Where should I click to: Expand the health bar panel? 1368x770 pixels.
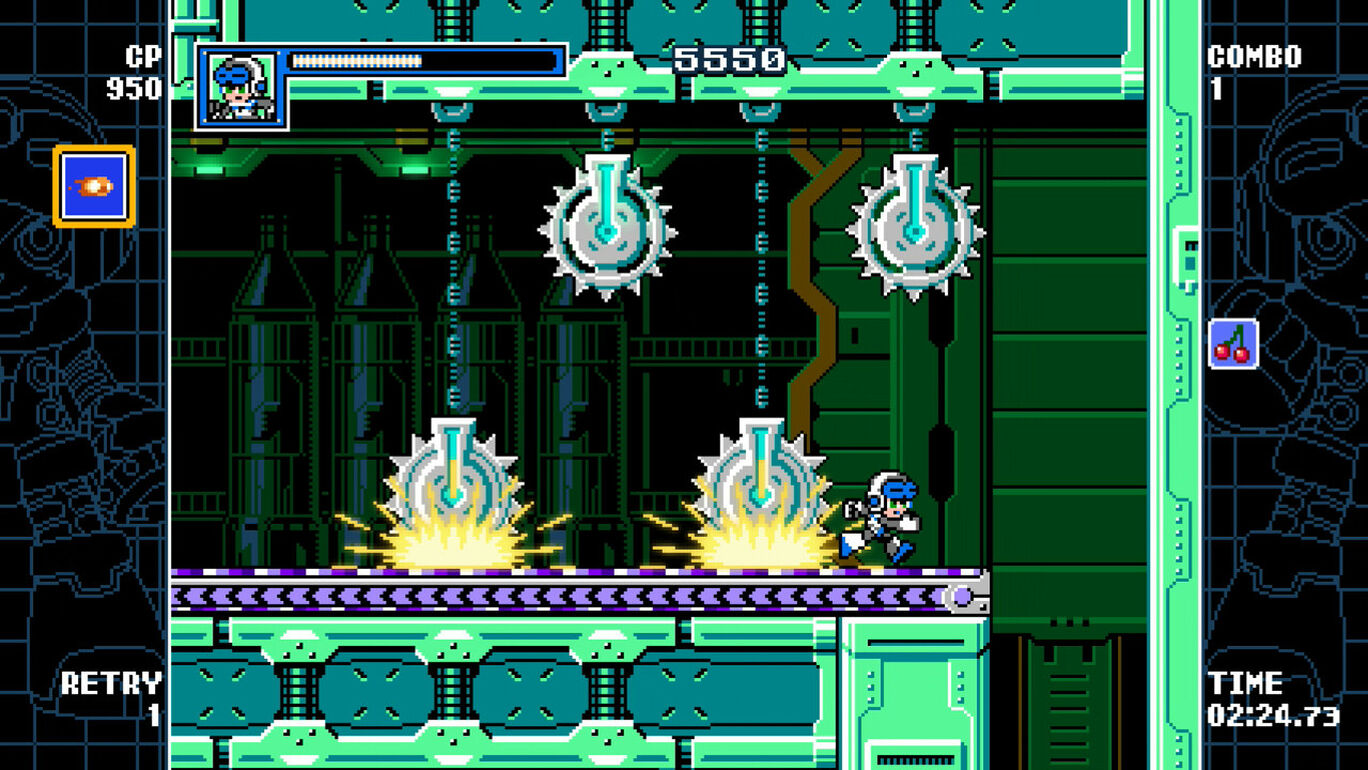(420, 60)
